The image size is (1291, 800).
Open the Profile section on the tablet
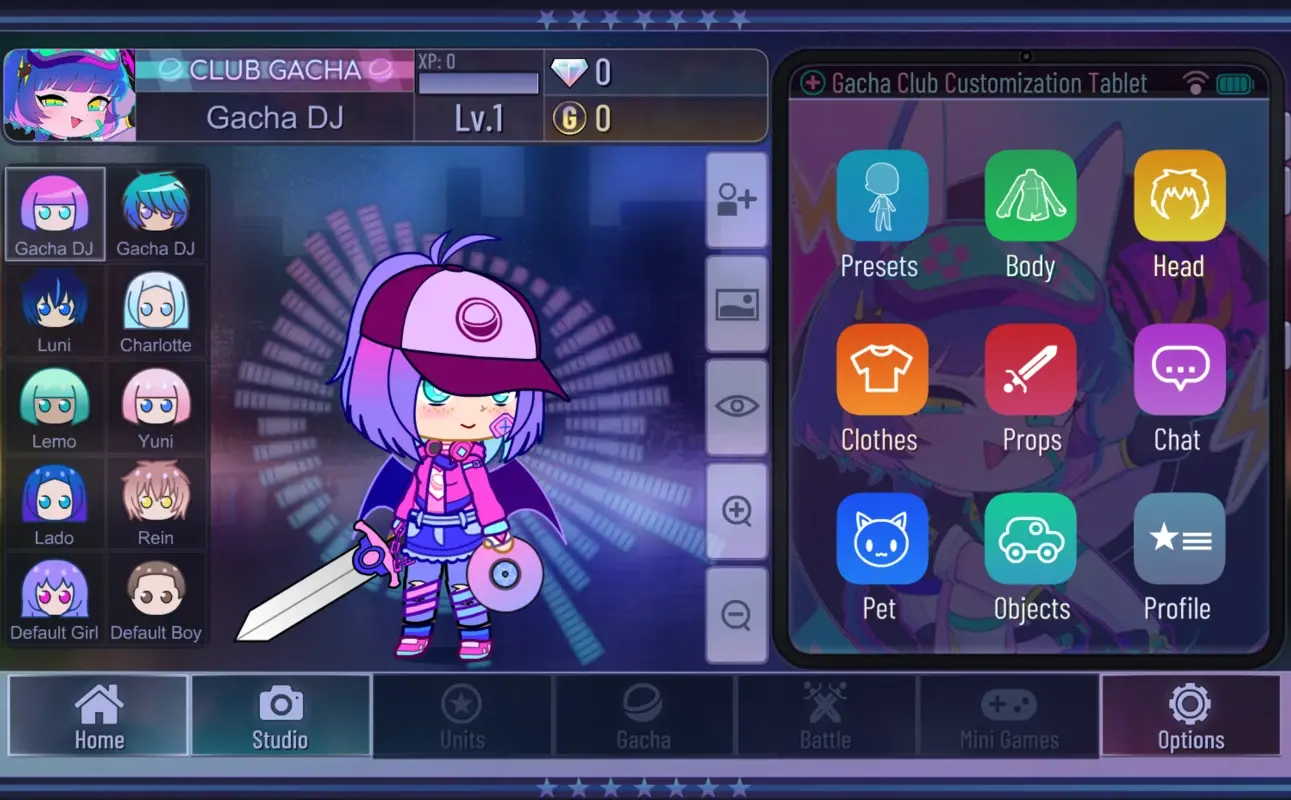[x=1179, y=538]
